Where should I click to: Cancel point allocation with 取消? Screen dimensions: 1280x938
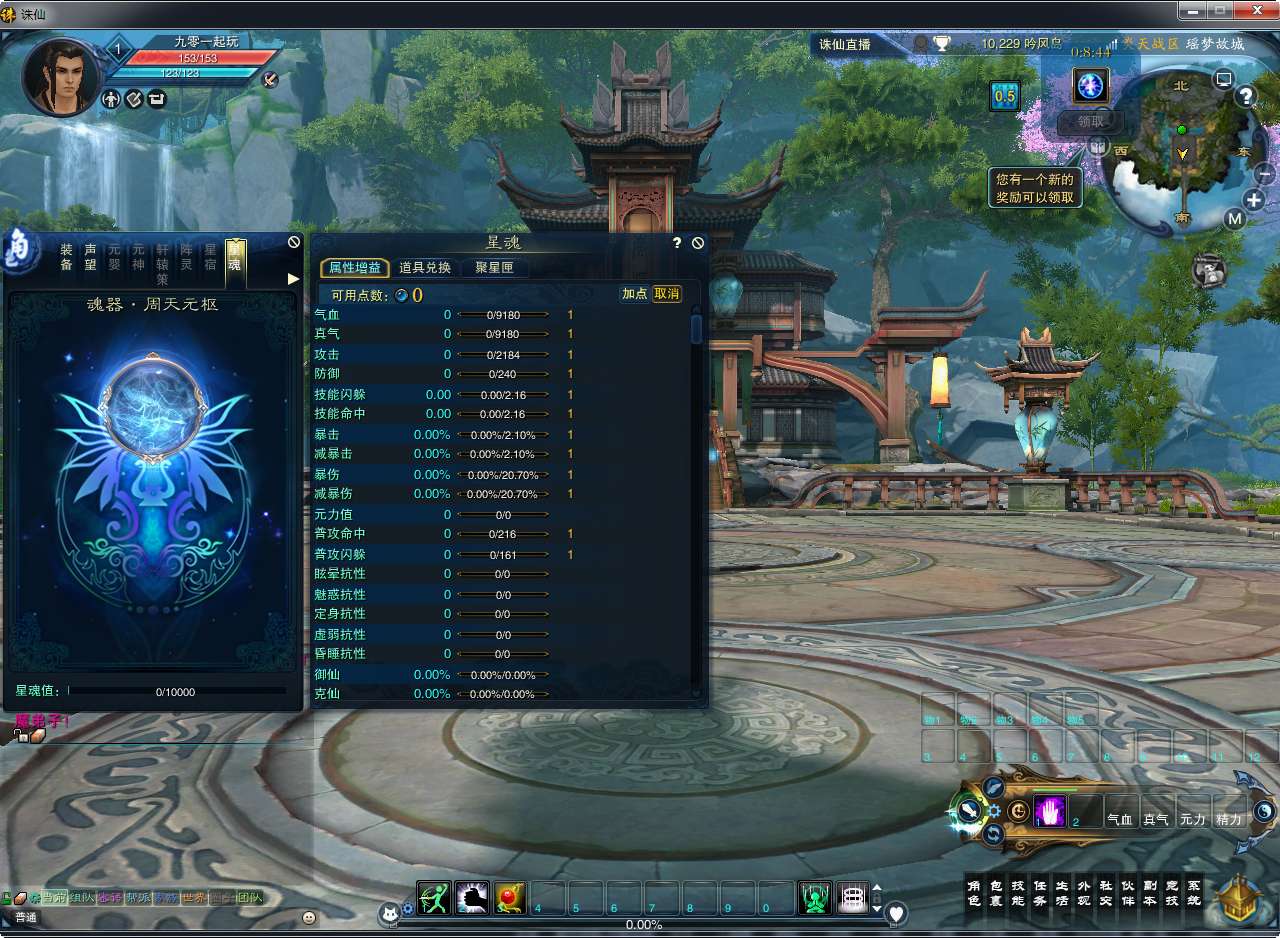click(x=666, y=294)
